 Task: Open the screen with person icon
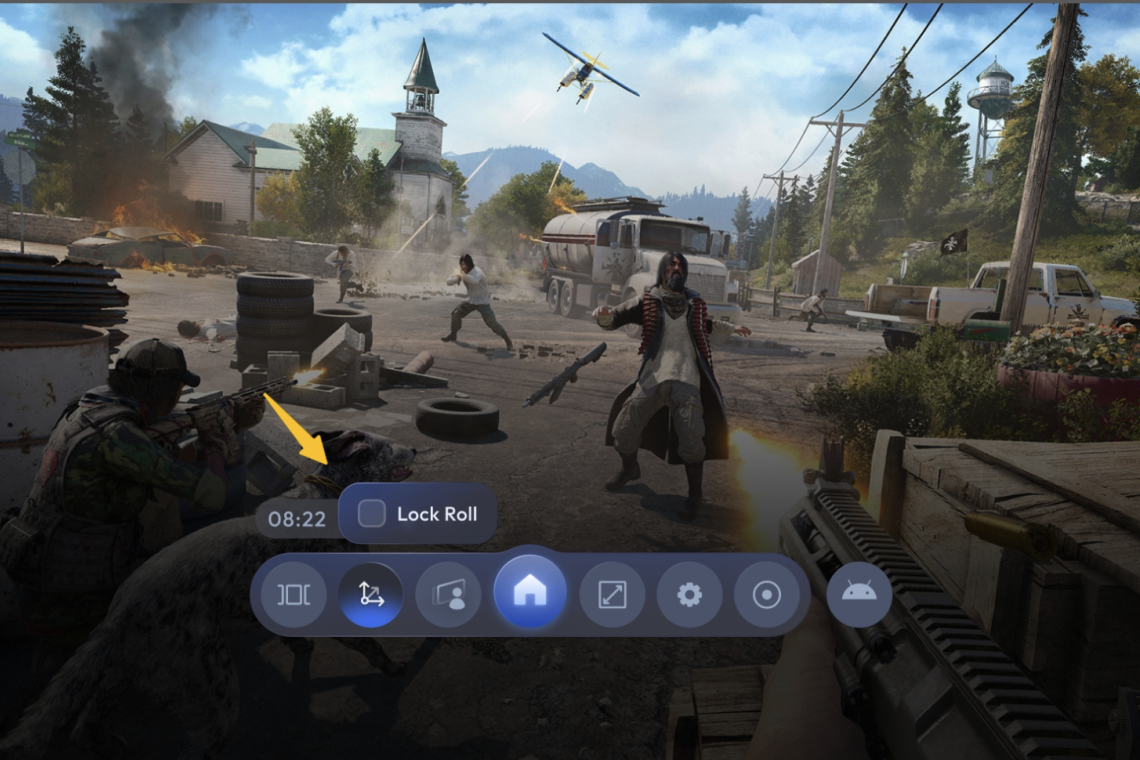pos(448,595)
